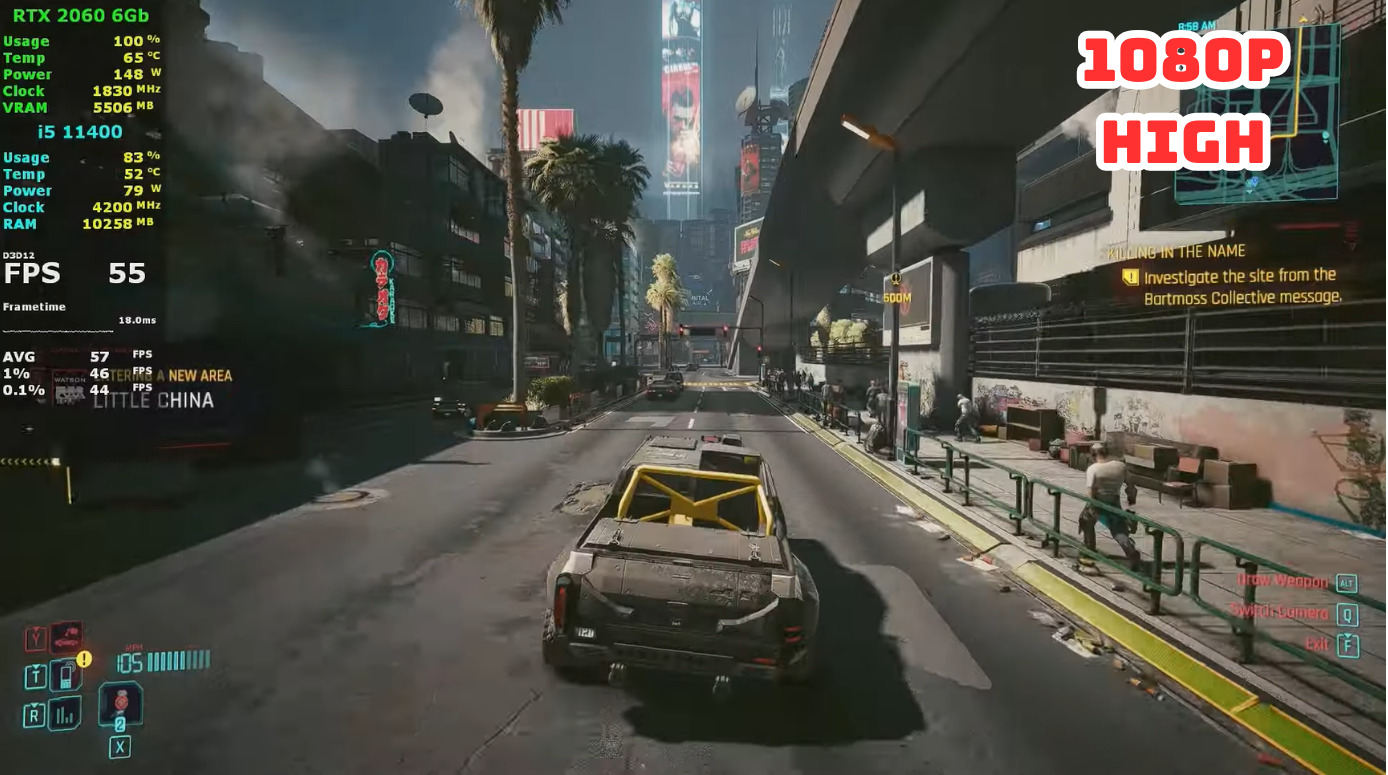
Task: Select the red vehicle call icon
Action: coord(64,637)
